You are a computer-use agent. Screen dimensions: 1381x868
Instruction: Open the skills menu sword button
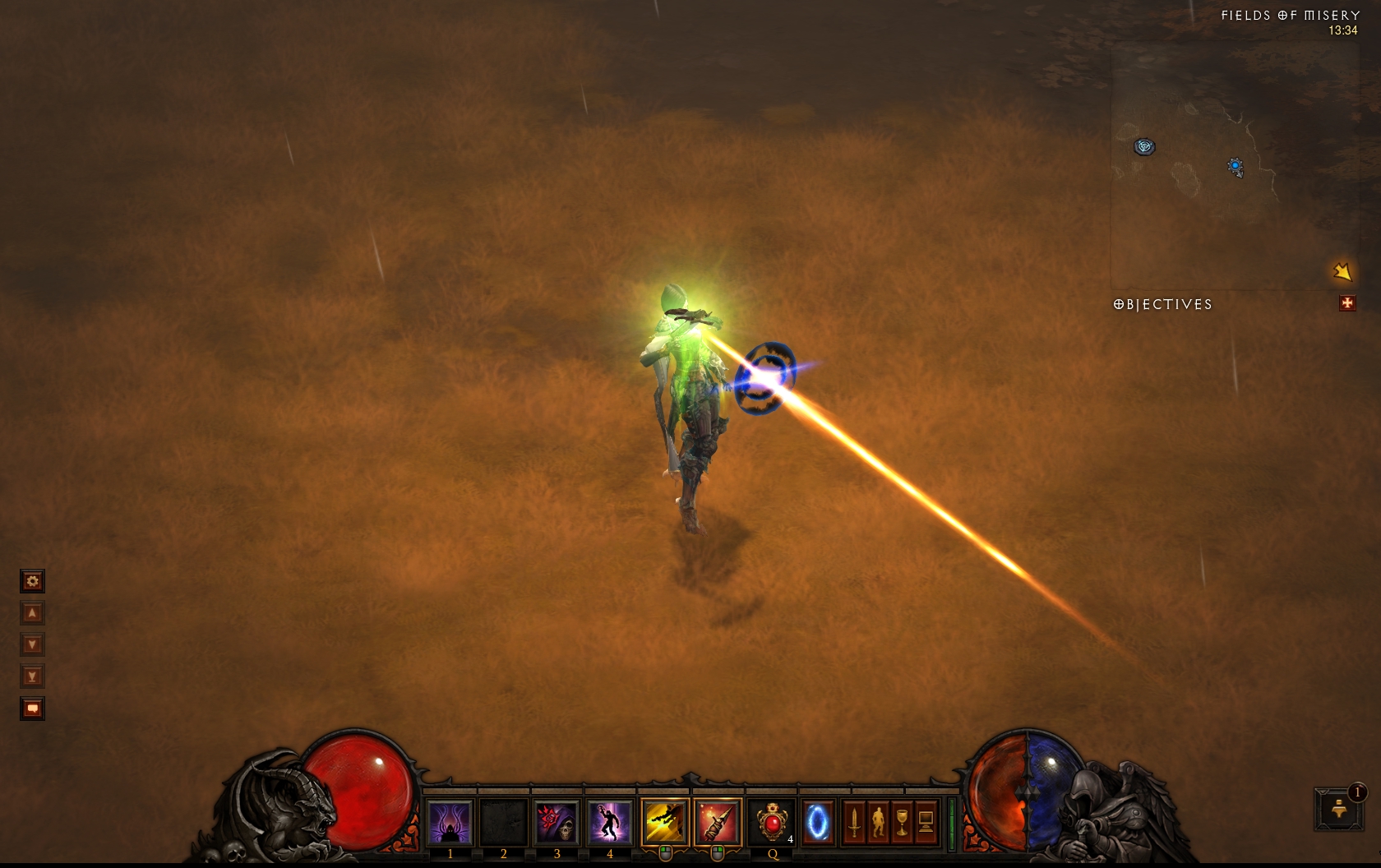pos(854,821)
